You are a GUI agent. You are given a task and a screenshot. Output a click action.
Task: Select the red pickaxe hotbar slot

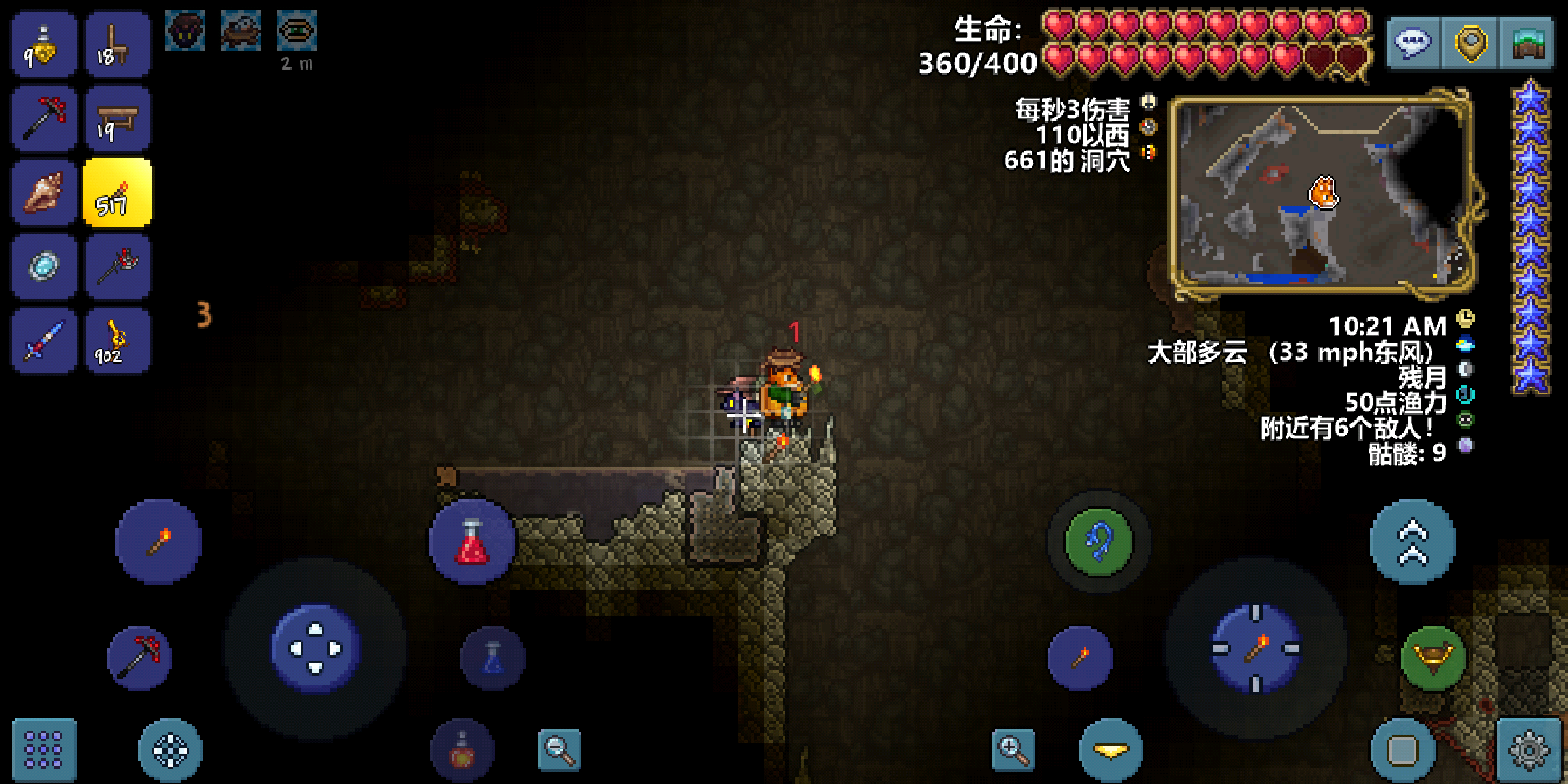pyautogui.click(x=44, y=119)
